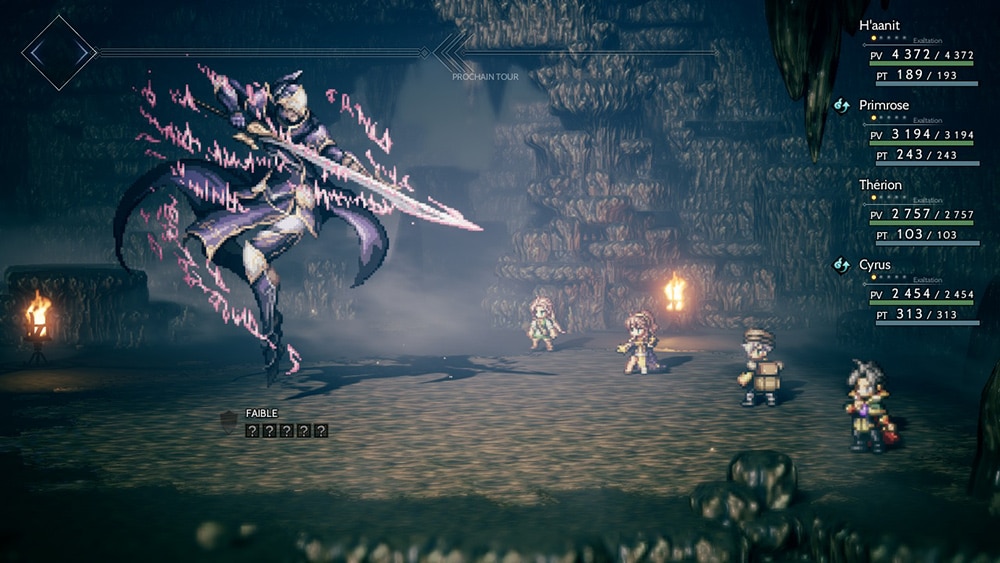Click the enemy shield icon beside FAIBLE
The image size is (1000, 563).
[229, 419]
